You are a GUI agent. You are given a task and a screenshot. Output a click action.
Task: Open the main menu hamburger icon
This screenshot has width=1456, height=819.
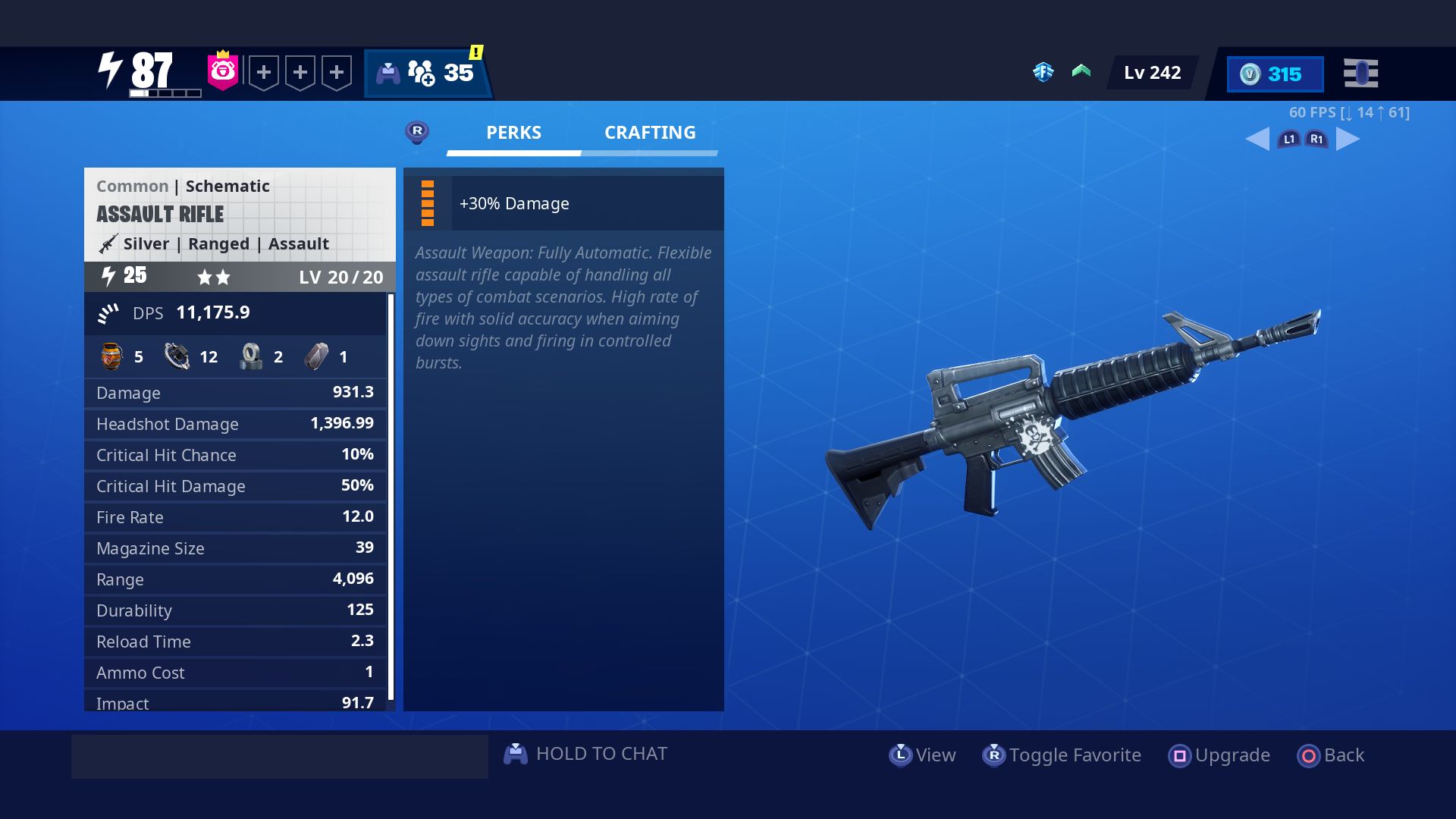1360,74
